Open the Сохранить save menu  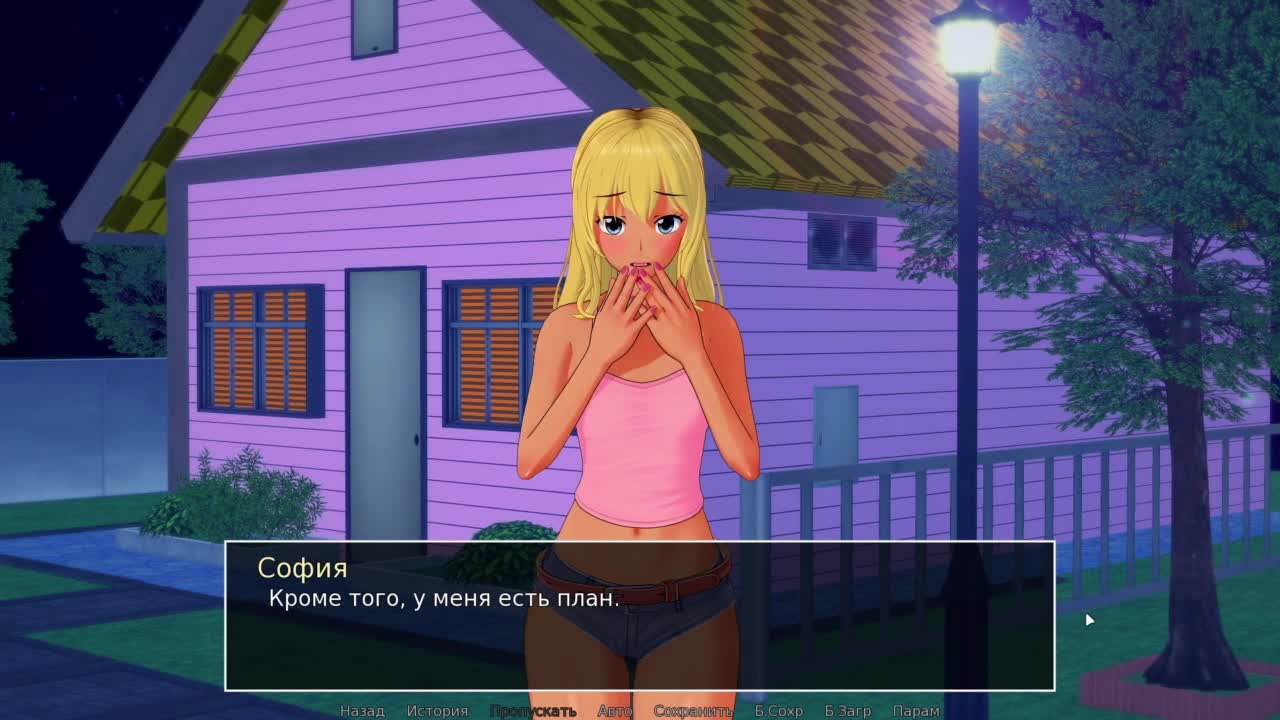click(693, 711)
